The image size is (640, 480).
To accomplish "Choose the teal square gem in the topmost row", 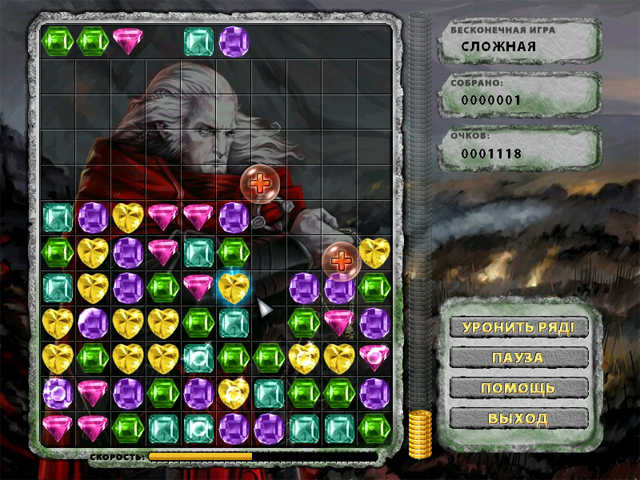I will pyautogui.click(x=198, y=41).
